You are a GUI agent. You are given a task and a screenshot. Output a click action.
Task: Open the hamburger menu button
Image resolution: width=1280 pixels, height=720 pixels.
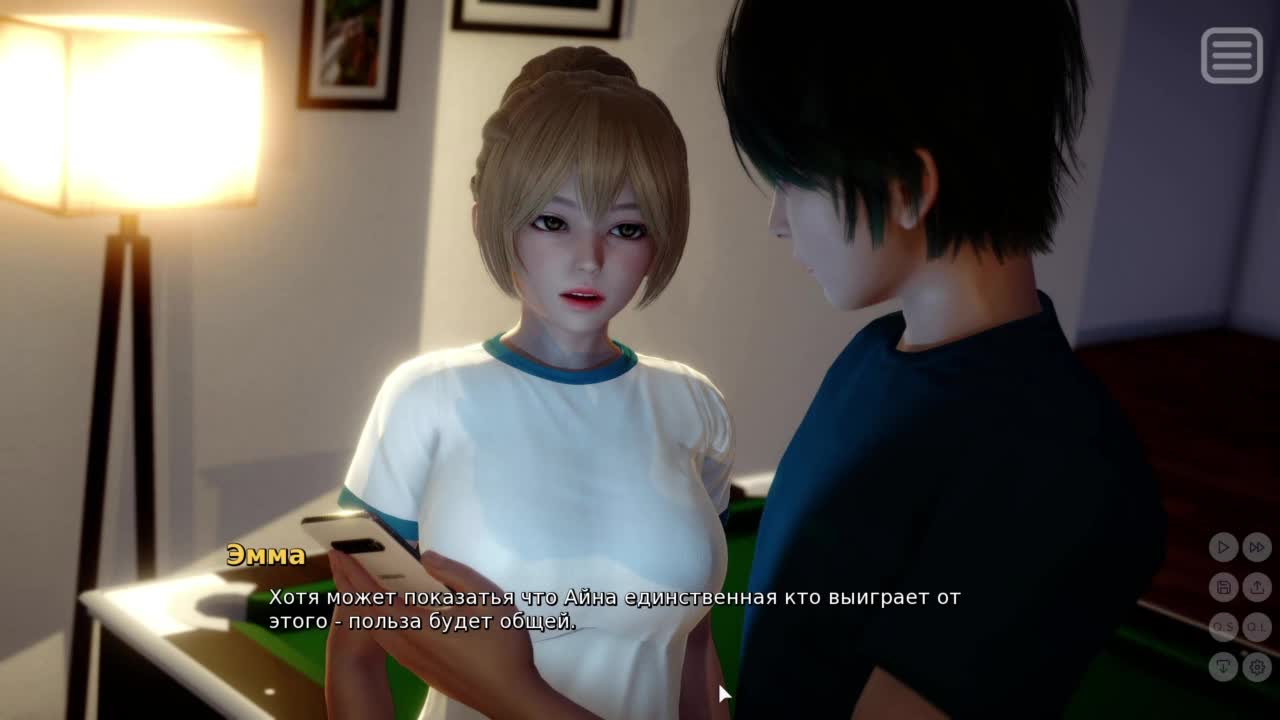click(x=1231, y=55)
